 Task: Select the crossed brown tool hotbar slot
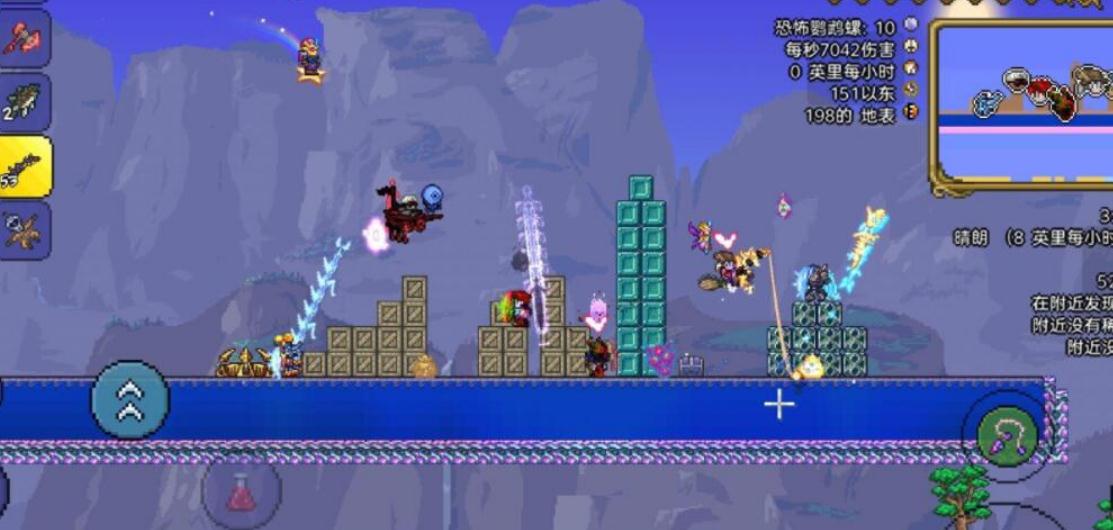(24, 230)
